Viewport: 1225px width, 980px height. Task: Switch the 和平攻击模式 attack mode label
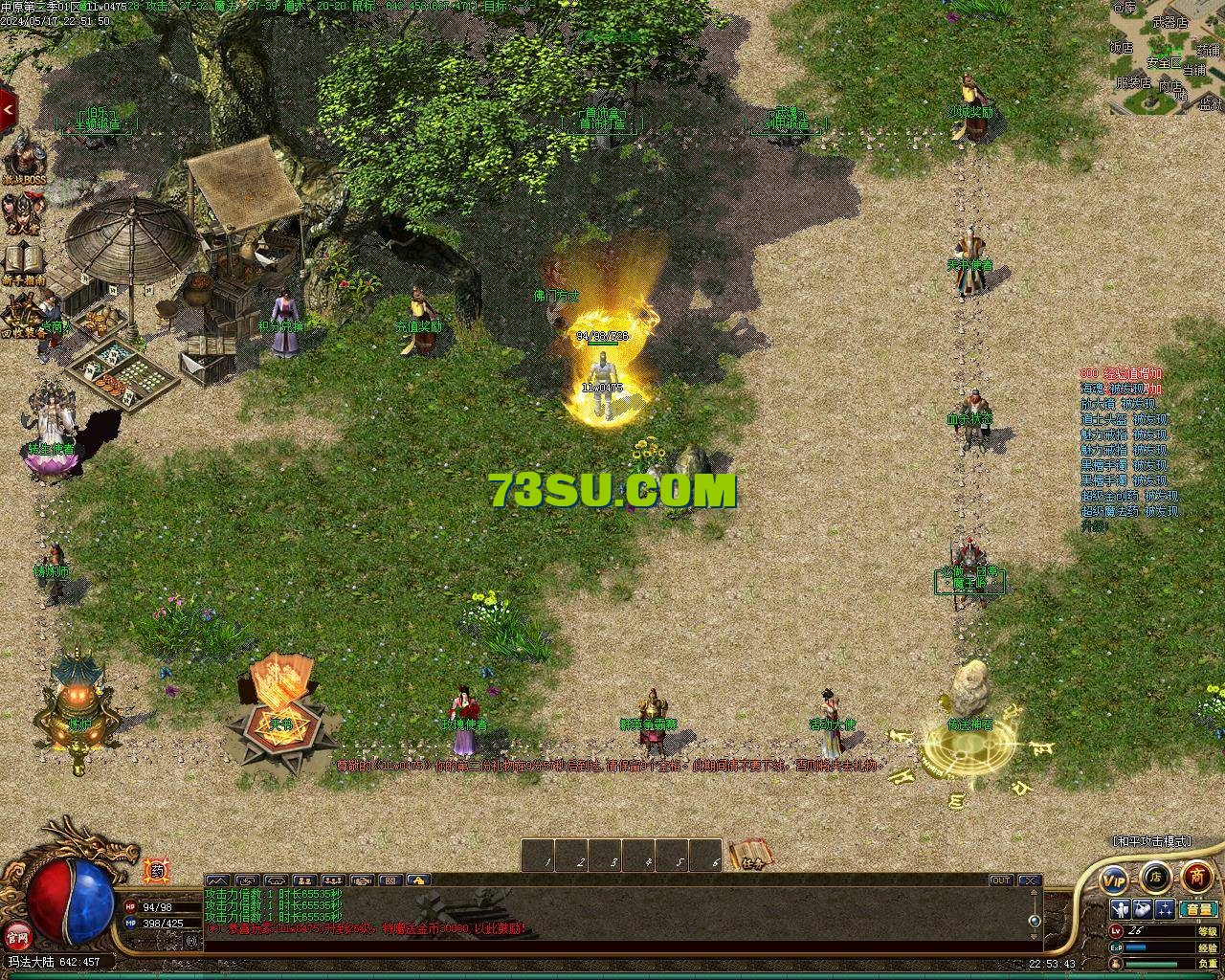(1152, 840)
